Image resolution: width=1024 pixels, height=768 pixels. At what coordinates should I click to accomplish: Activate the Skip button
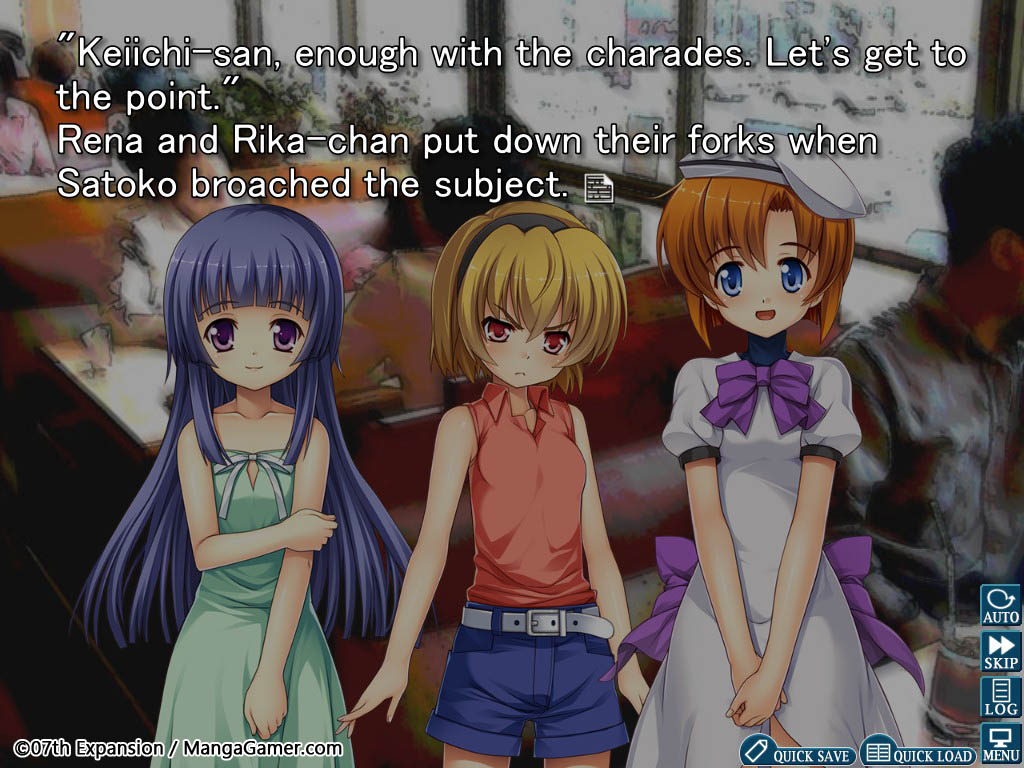click(x=1000, y=652)
